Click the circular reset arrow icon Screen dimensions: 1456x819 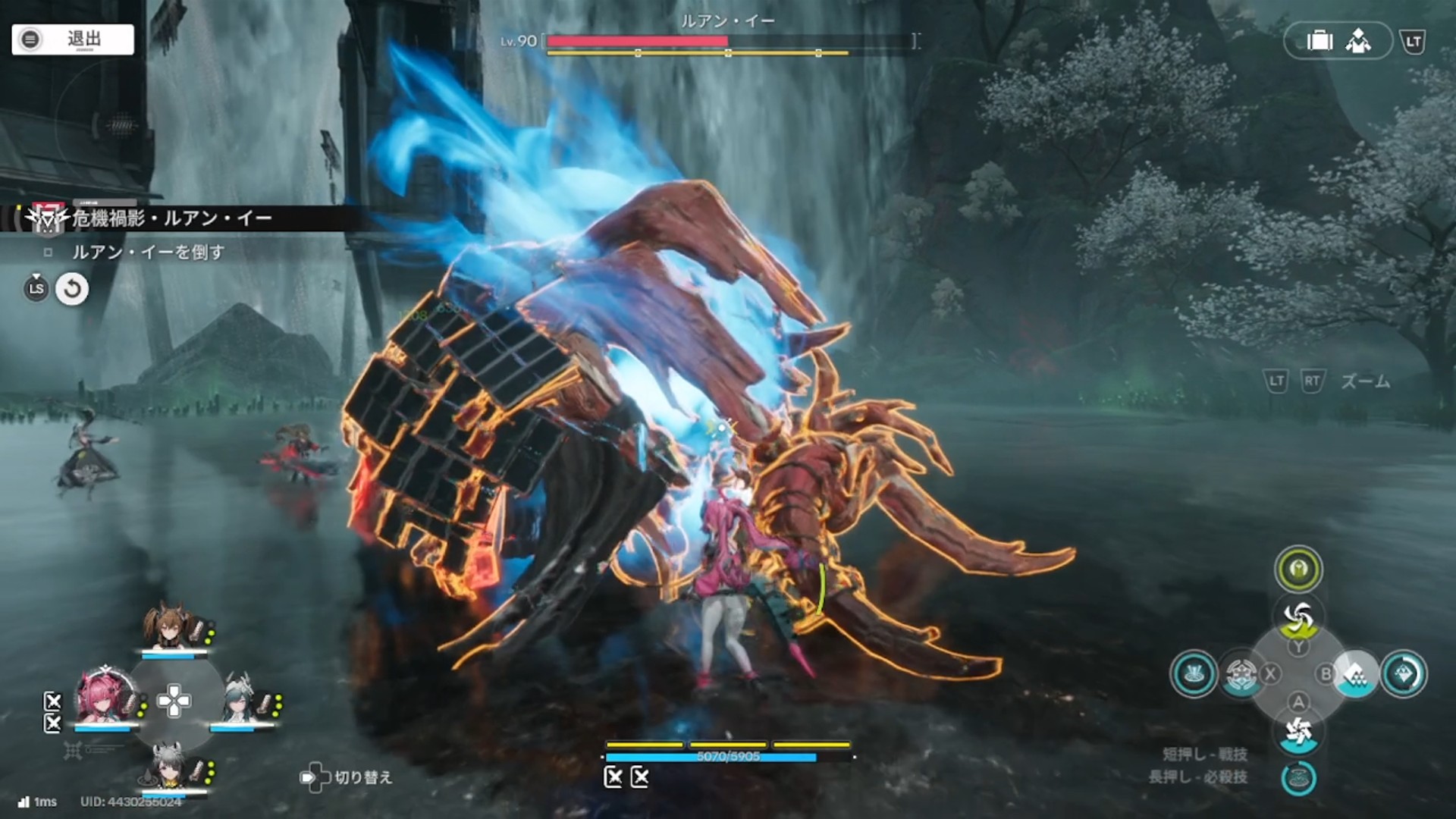coord(72,289)
